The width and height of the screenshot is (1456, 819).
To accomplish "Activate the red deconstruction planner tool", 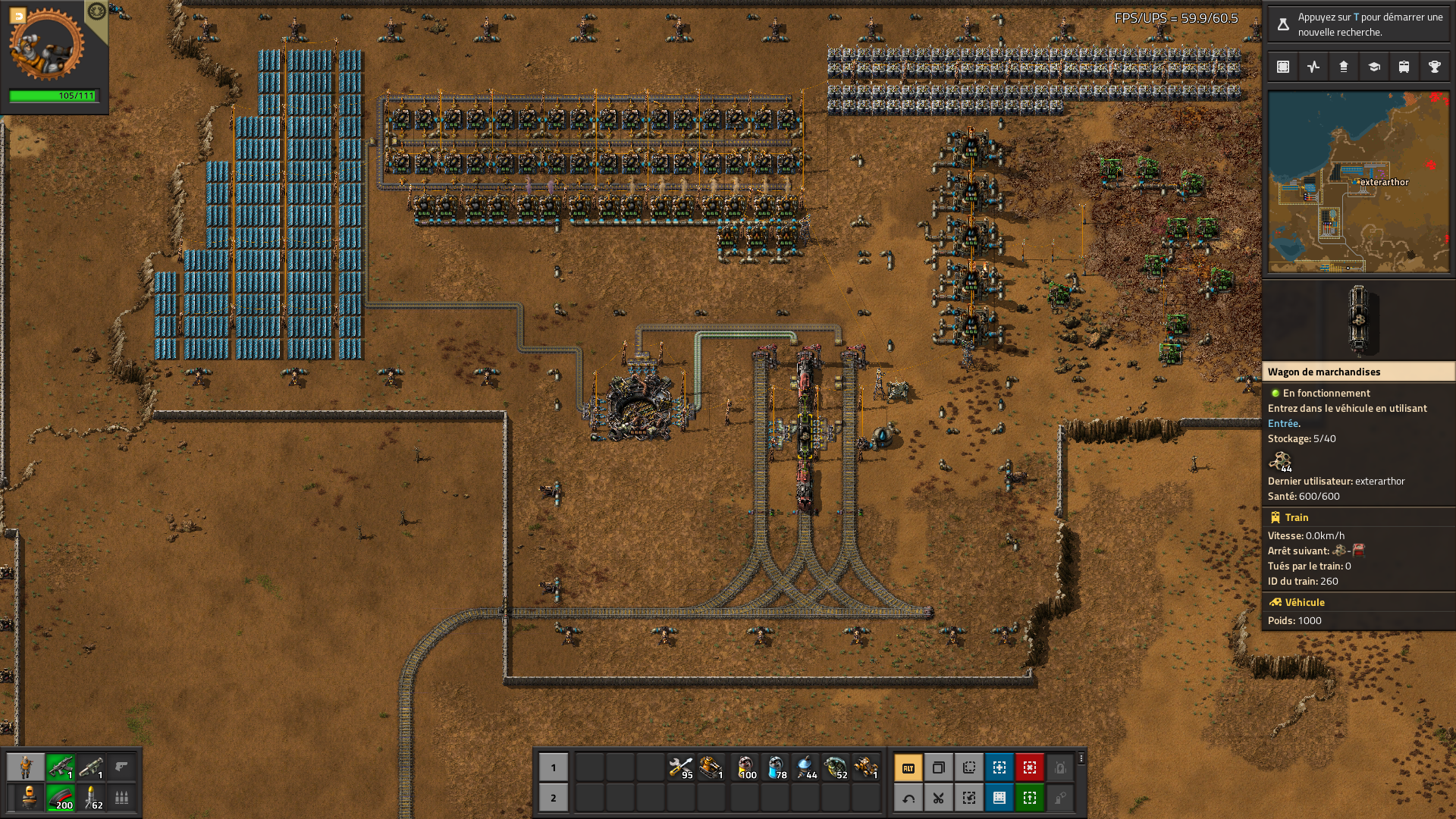I will (1030, 767).
